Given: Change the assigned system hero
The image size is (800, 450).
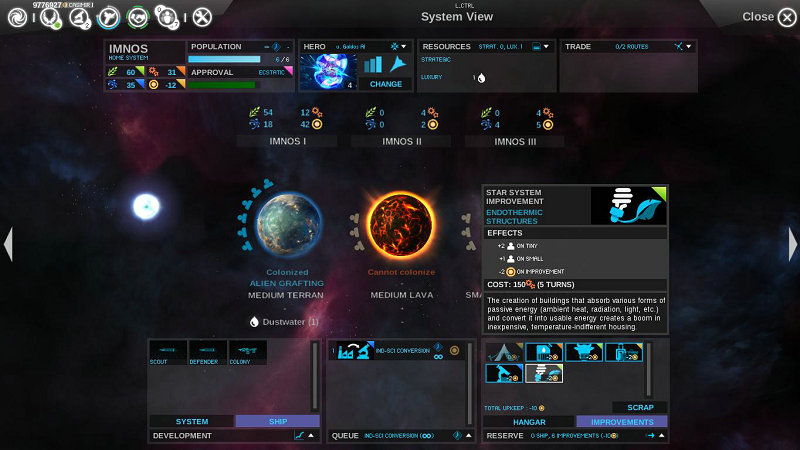Looking at the screenshot, I should [385, 84].
